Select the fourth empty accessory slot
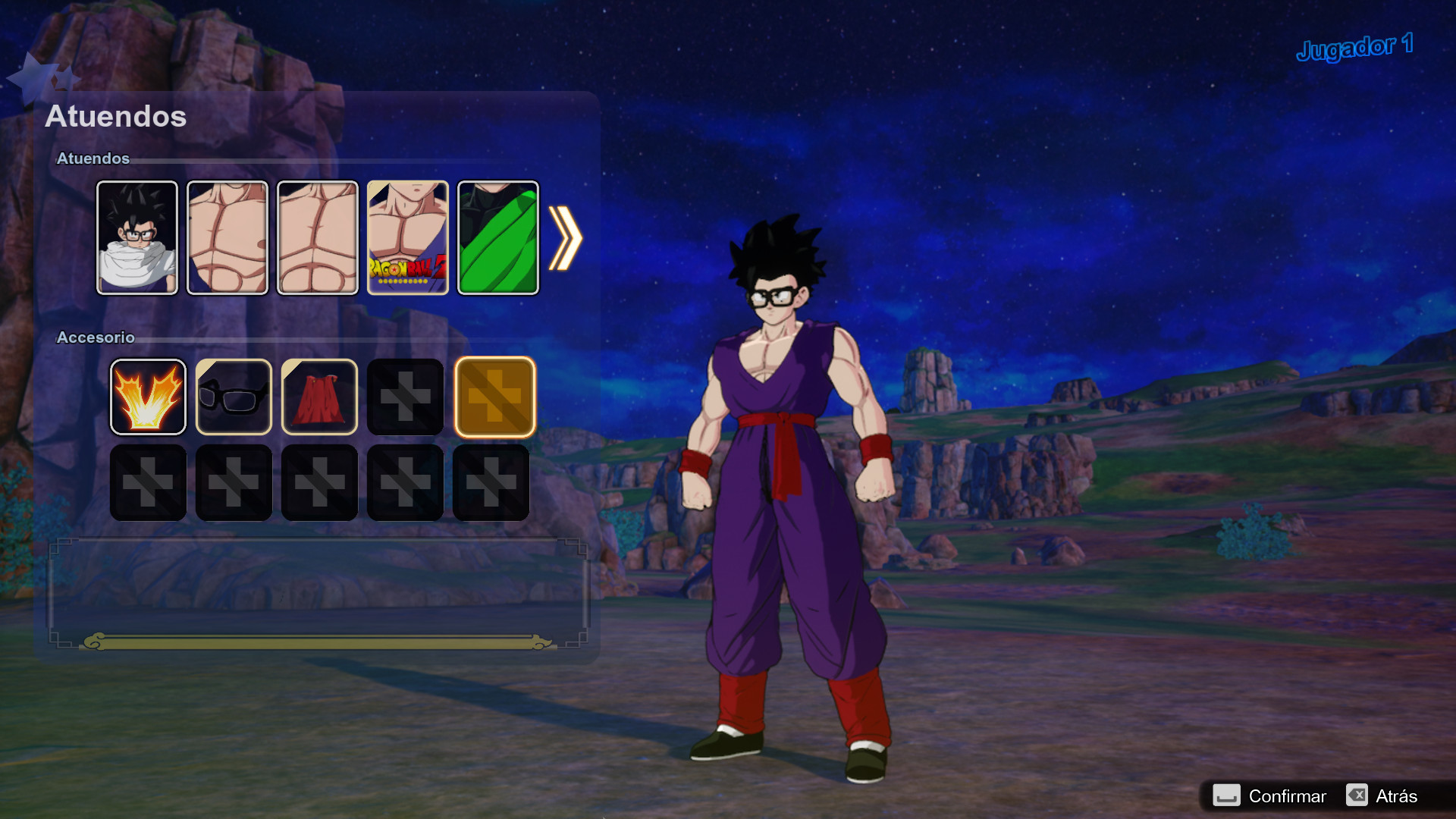This screenshot has width=1456, height=819. pos(405,396)
